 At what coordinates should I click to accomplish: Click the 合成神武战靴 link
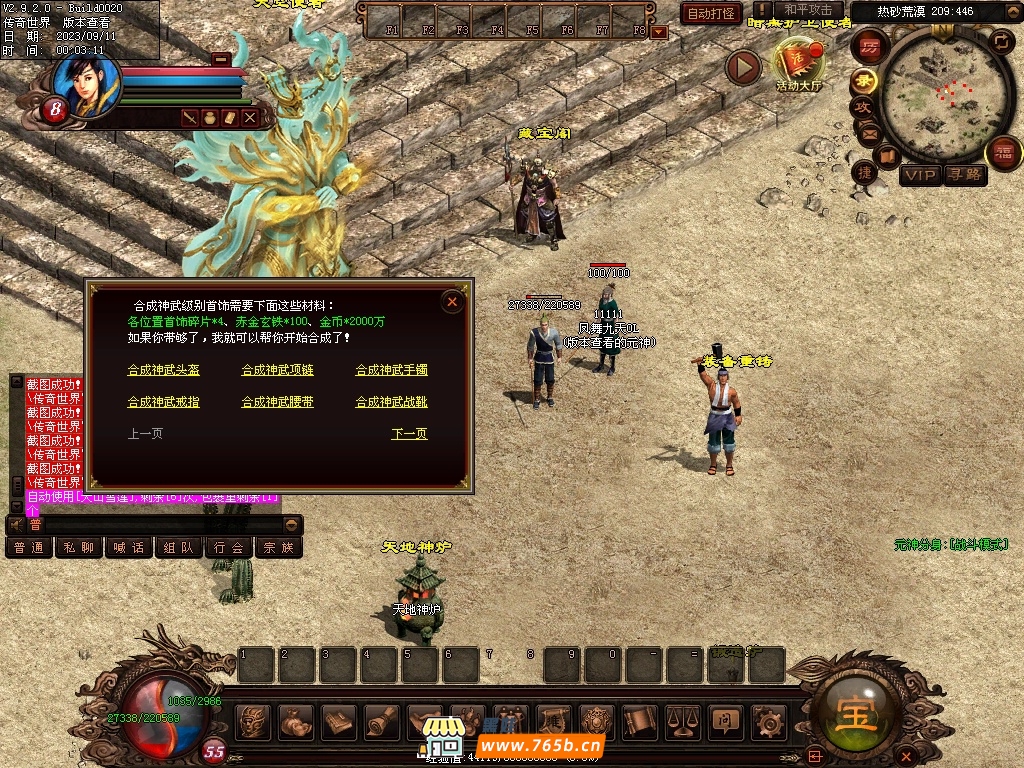click(391, 402)
